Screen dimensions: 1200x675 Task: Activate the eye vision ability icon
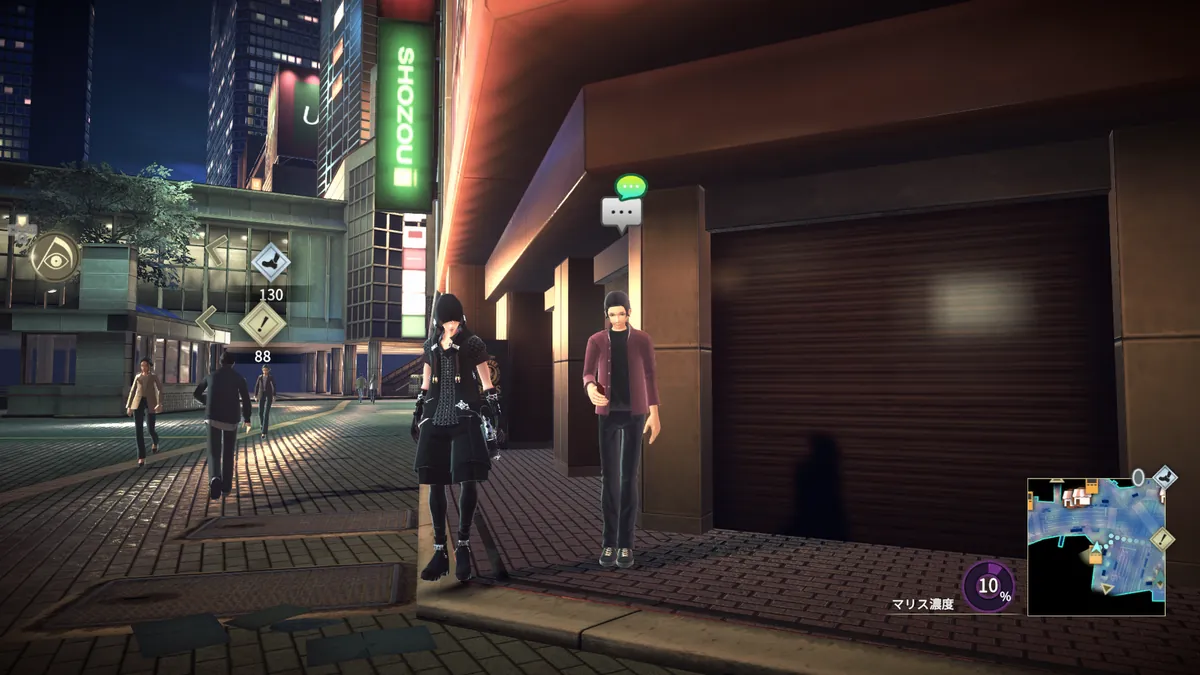click(x=54, y=258)
